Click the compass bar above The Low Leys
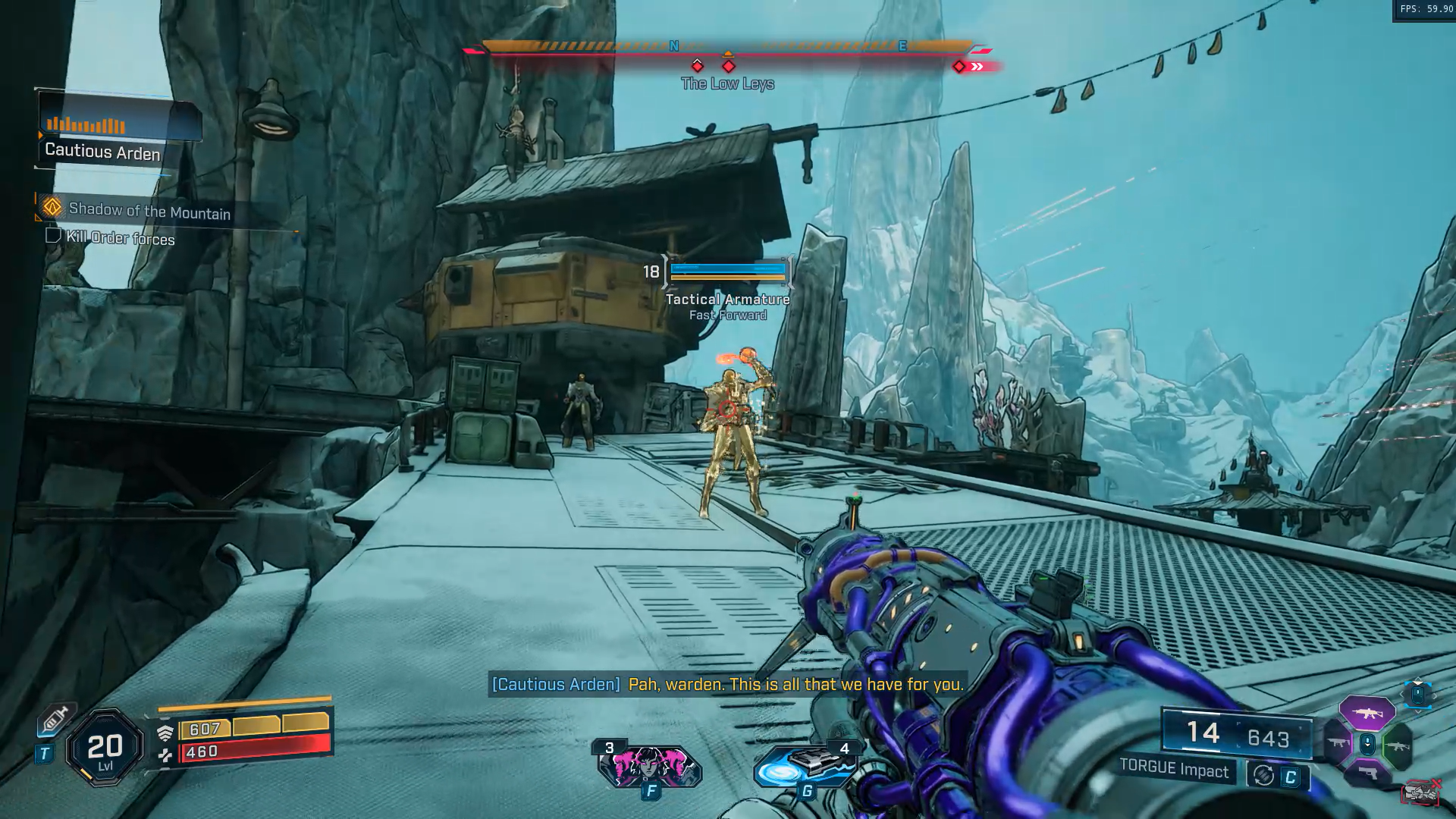The image size is (1456, 819). coord(726,47)
